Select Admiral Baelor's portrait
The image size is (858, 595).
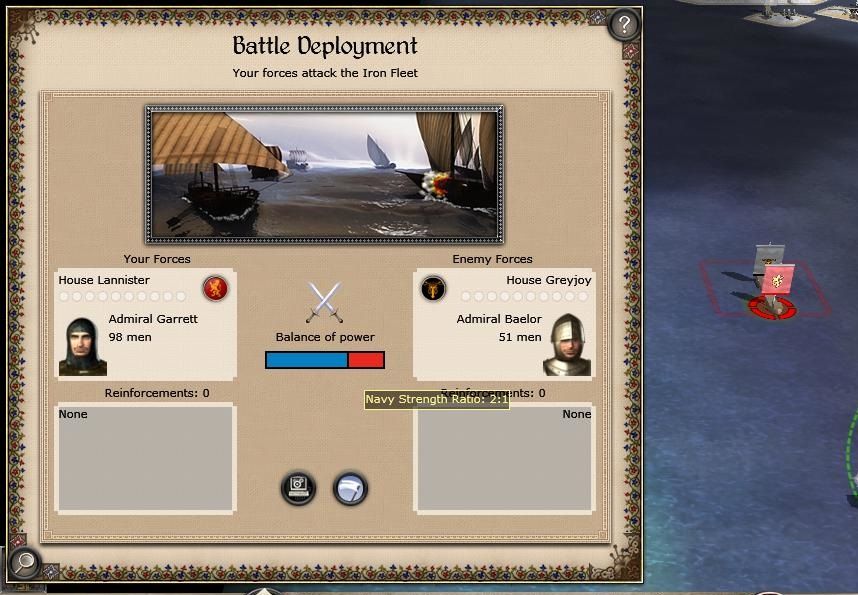tap(567, 346)
